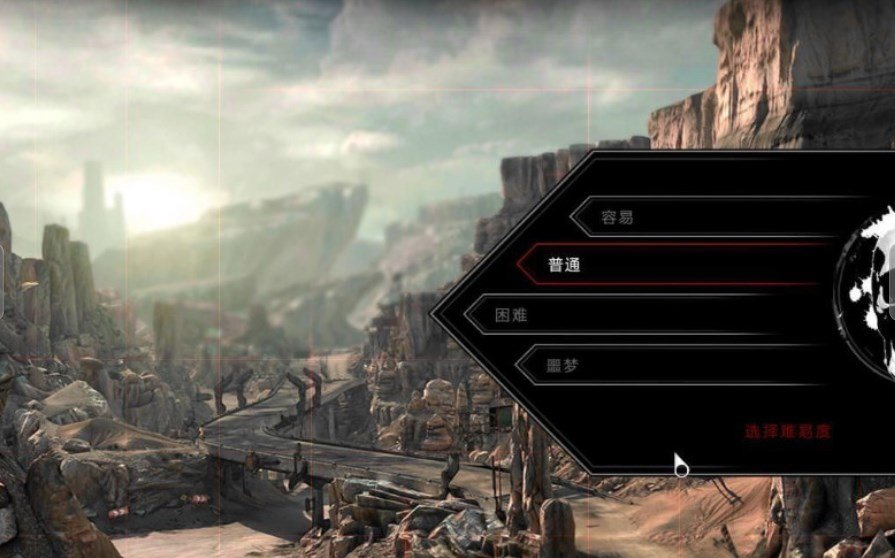Pick the 困难 (Hard) difficulty
This screenshot has height=558, width=895.
(x=640, y=315)
